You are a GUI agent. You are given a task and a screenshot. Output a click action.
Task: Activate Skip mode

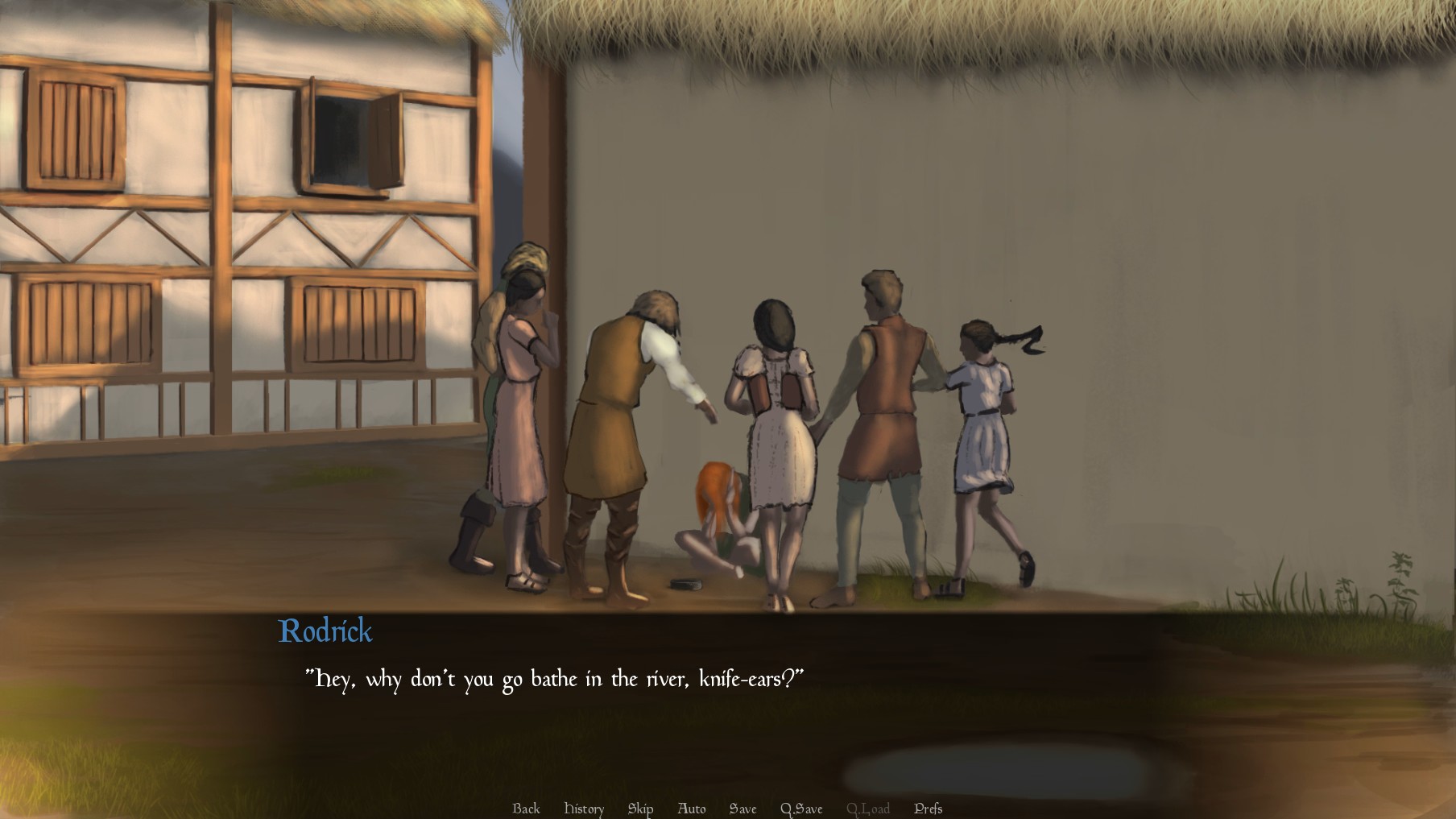(640, 809)
